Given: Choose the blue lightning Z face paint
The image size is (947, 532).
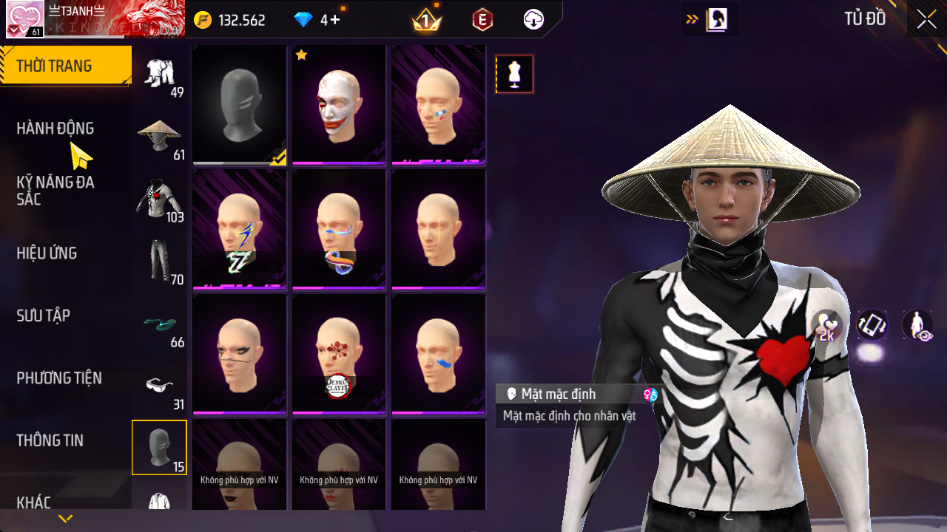Looking at the screenshot, I should pos(240,229).
